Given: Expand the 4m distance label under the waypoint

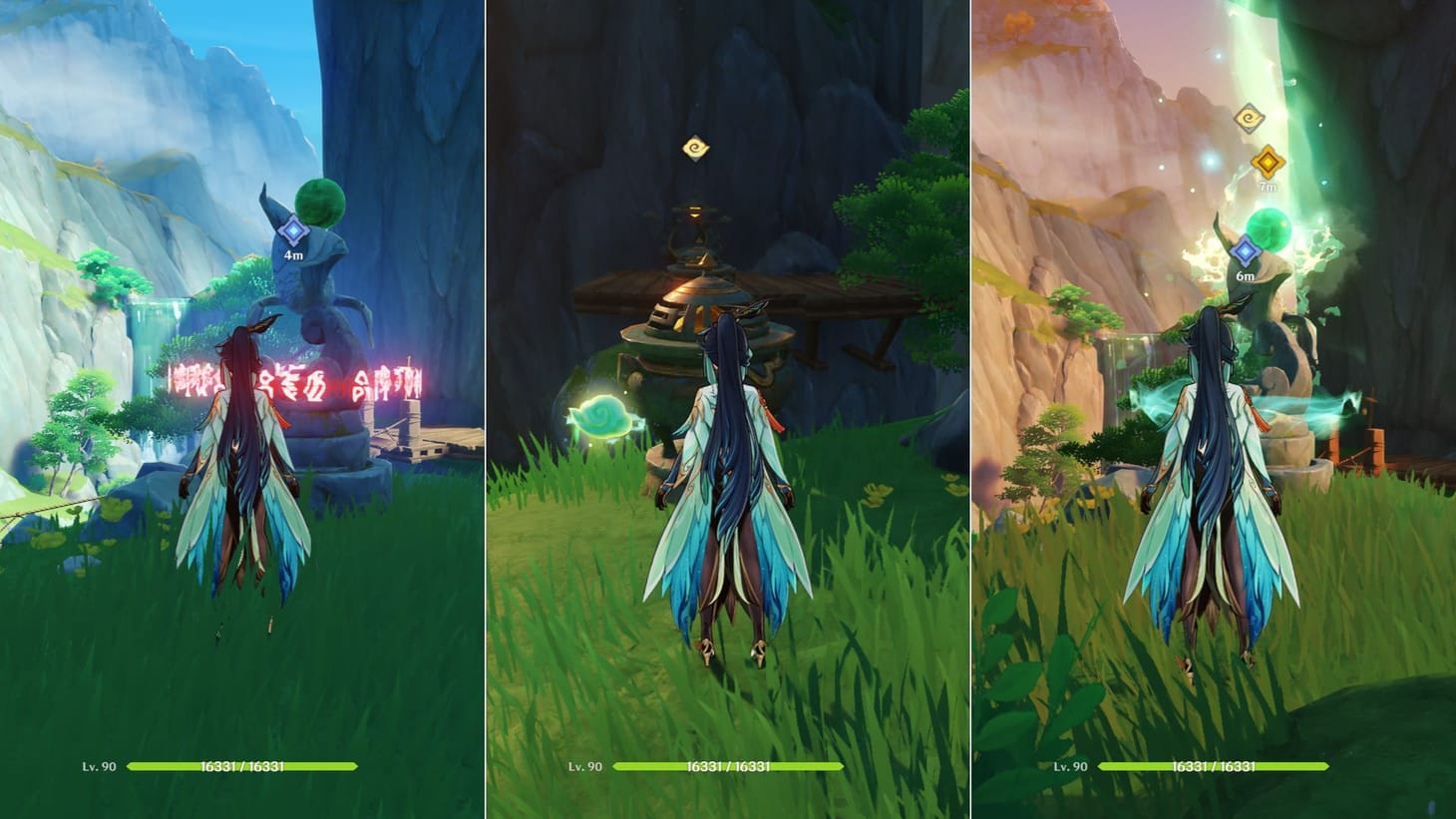Looking at the screenshot, I should (292, 256).
